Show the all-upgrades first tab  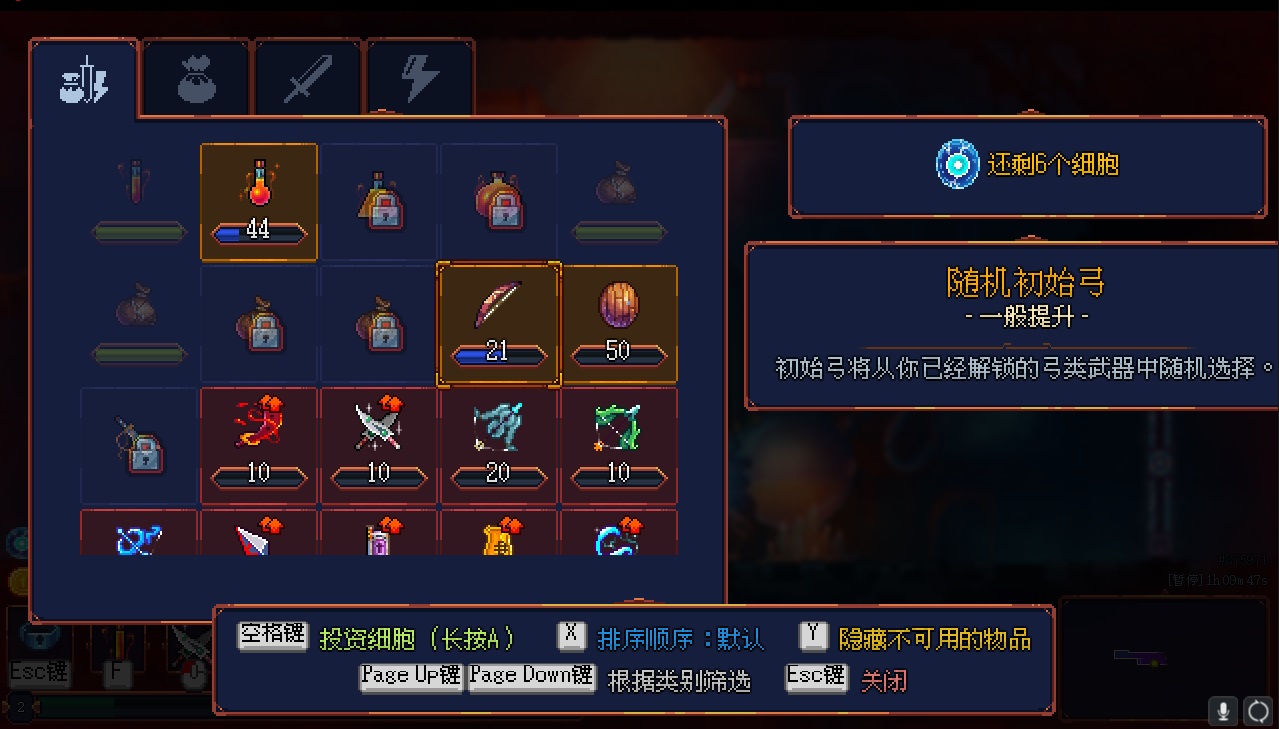coord(84,81)
